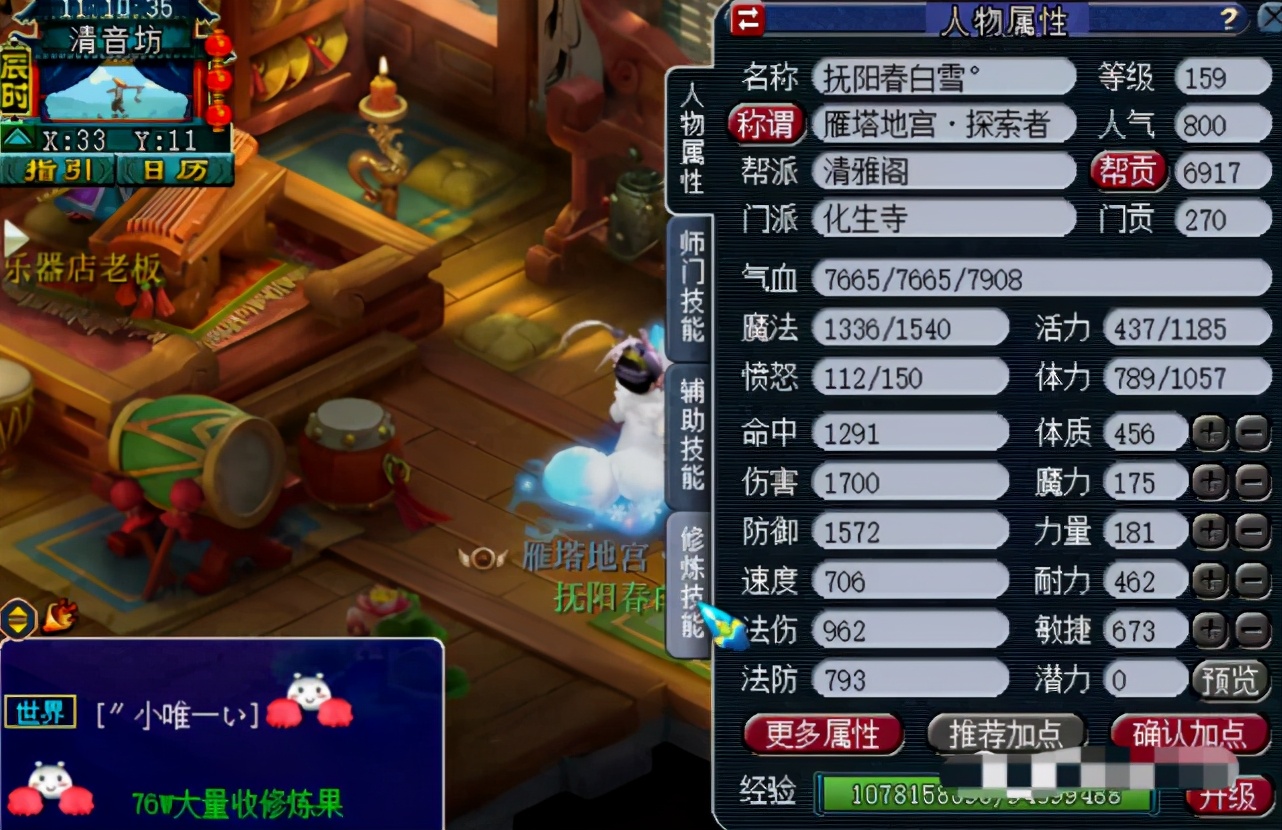Image resolution: width=1282 pixels, height=830 pixels.
Task: Click the red swap arrows icon on the panel
Action: [x=748, y=20]
